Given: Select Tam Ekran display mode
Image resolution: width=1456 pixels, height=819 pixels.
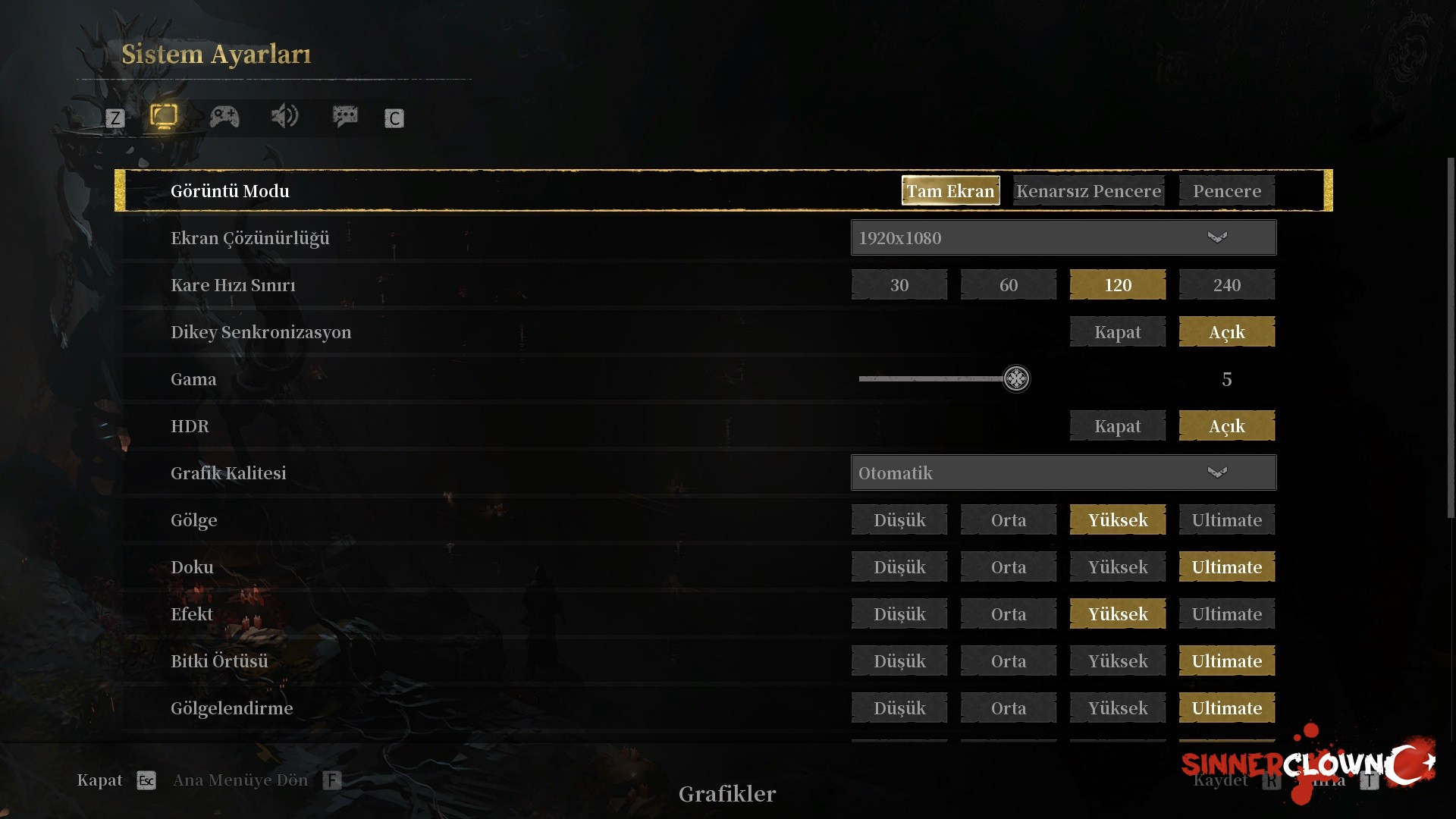Looking at the screenshot, I should (x=950, y=191).
